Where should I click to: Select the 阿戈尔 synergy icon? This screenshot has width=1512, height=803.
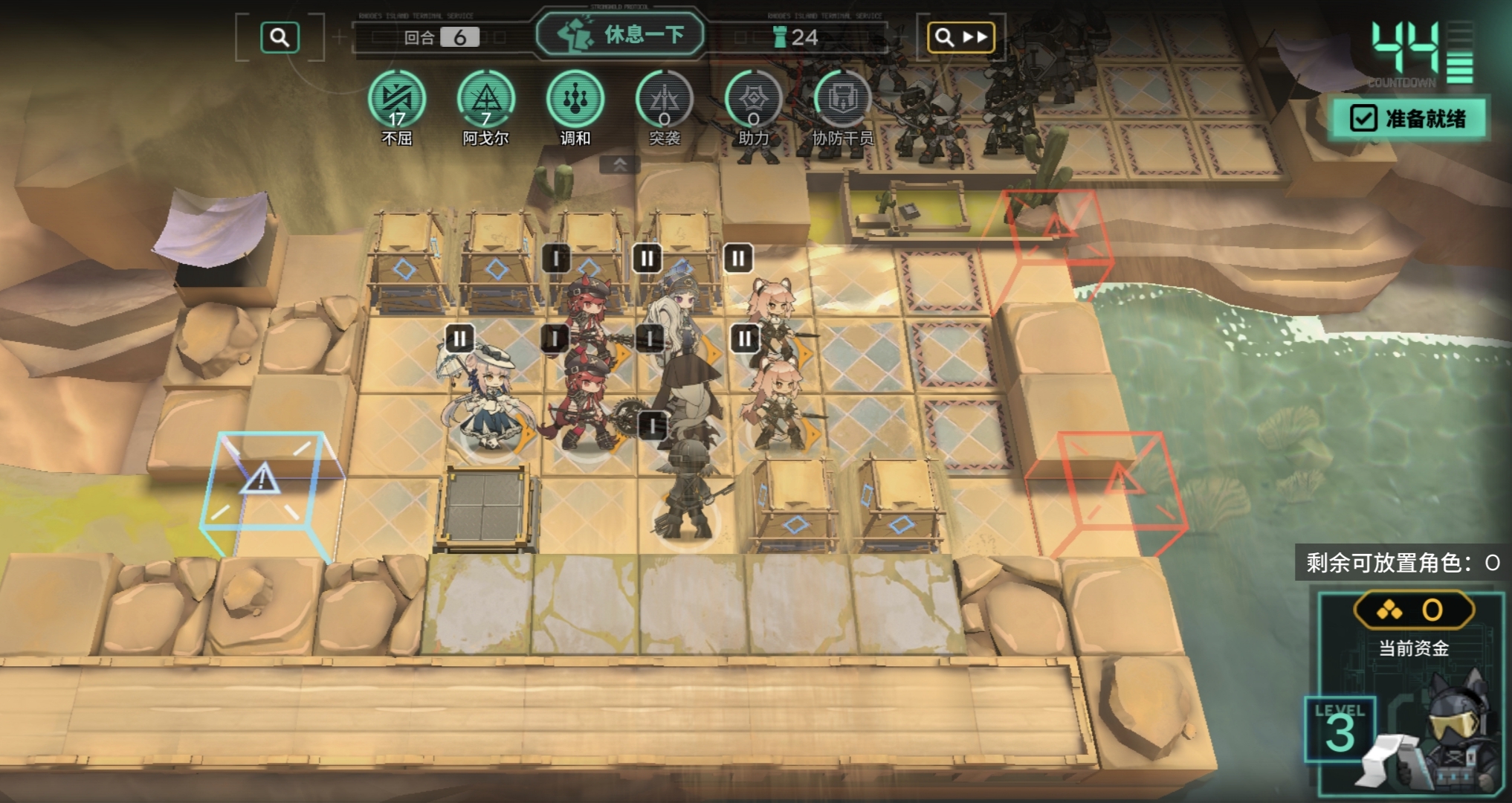(486, 100)
